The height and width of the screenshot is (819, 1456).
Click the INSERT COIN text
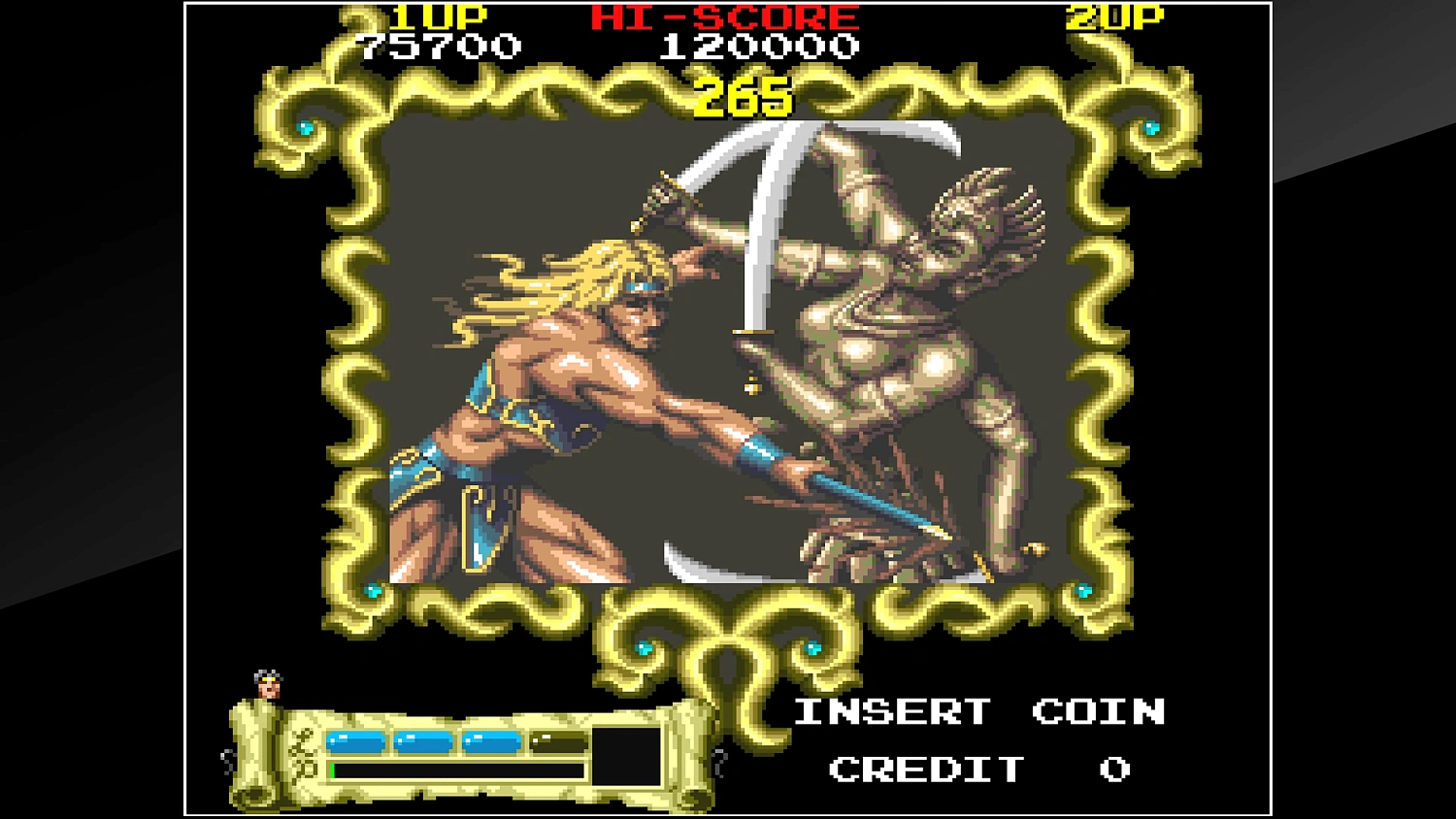(x=978, y=712)
